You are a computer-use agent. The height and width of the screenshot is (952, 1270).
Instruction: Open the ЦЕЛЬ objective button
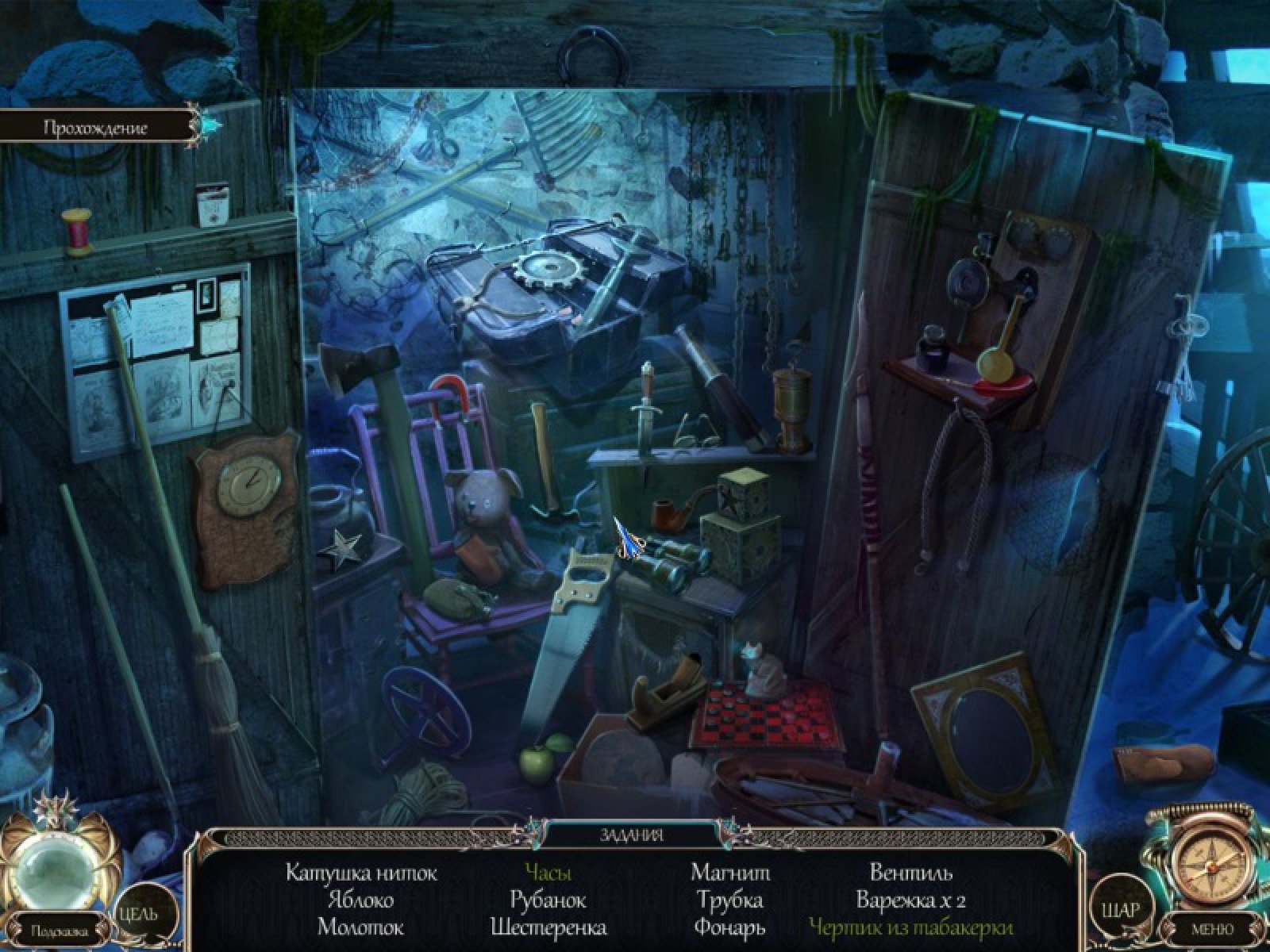(138, 912)
